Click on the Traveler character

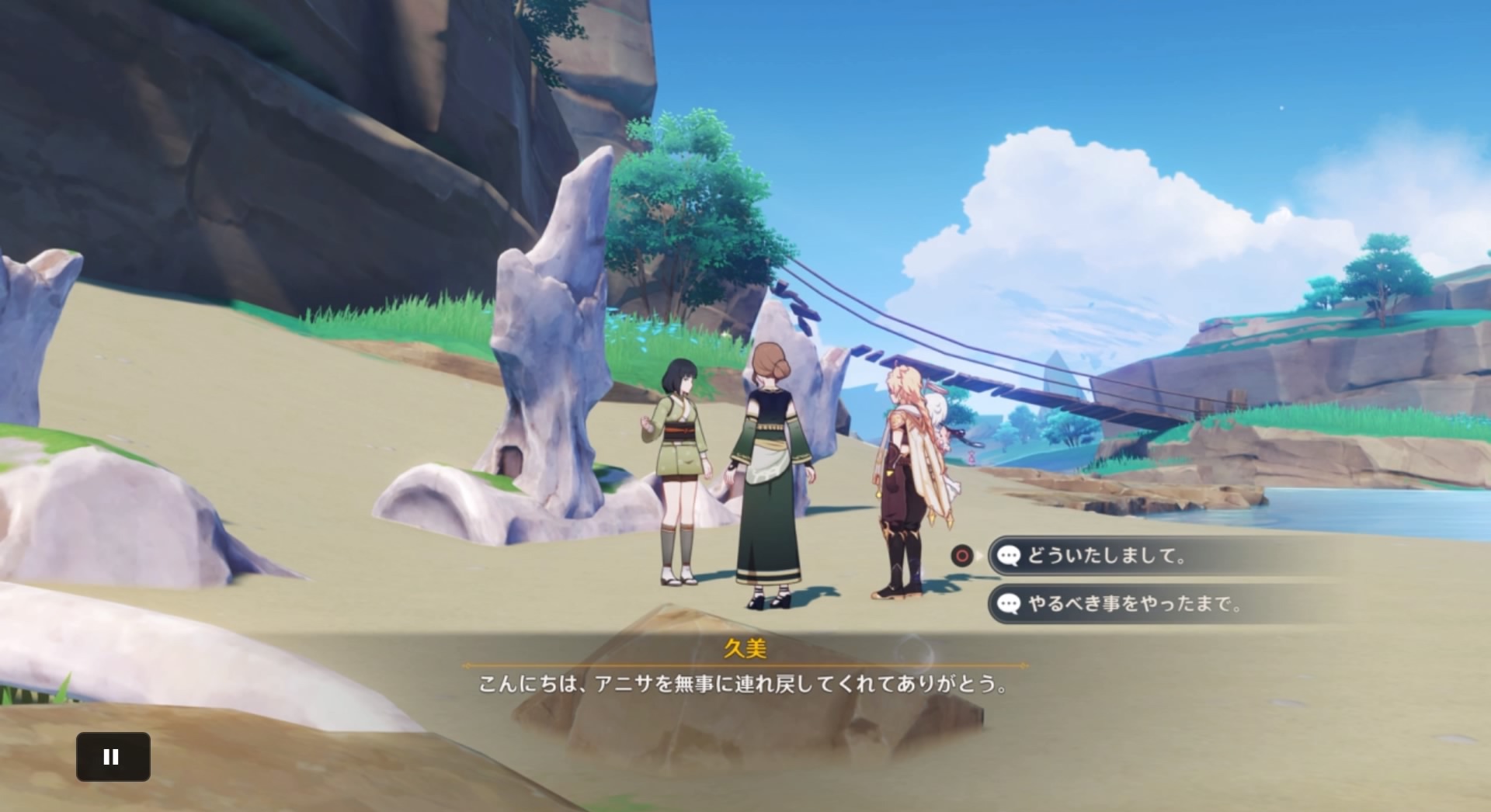click(x=901, y=481)
